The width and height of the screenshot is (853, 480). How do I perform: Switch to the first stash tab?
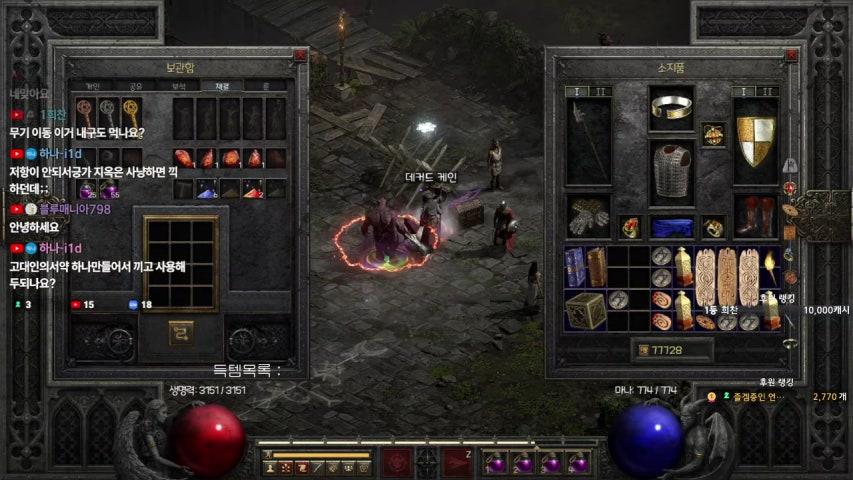(93, 86)
